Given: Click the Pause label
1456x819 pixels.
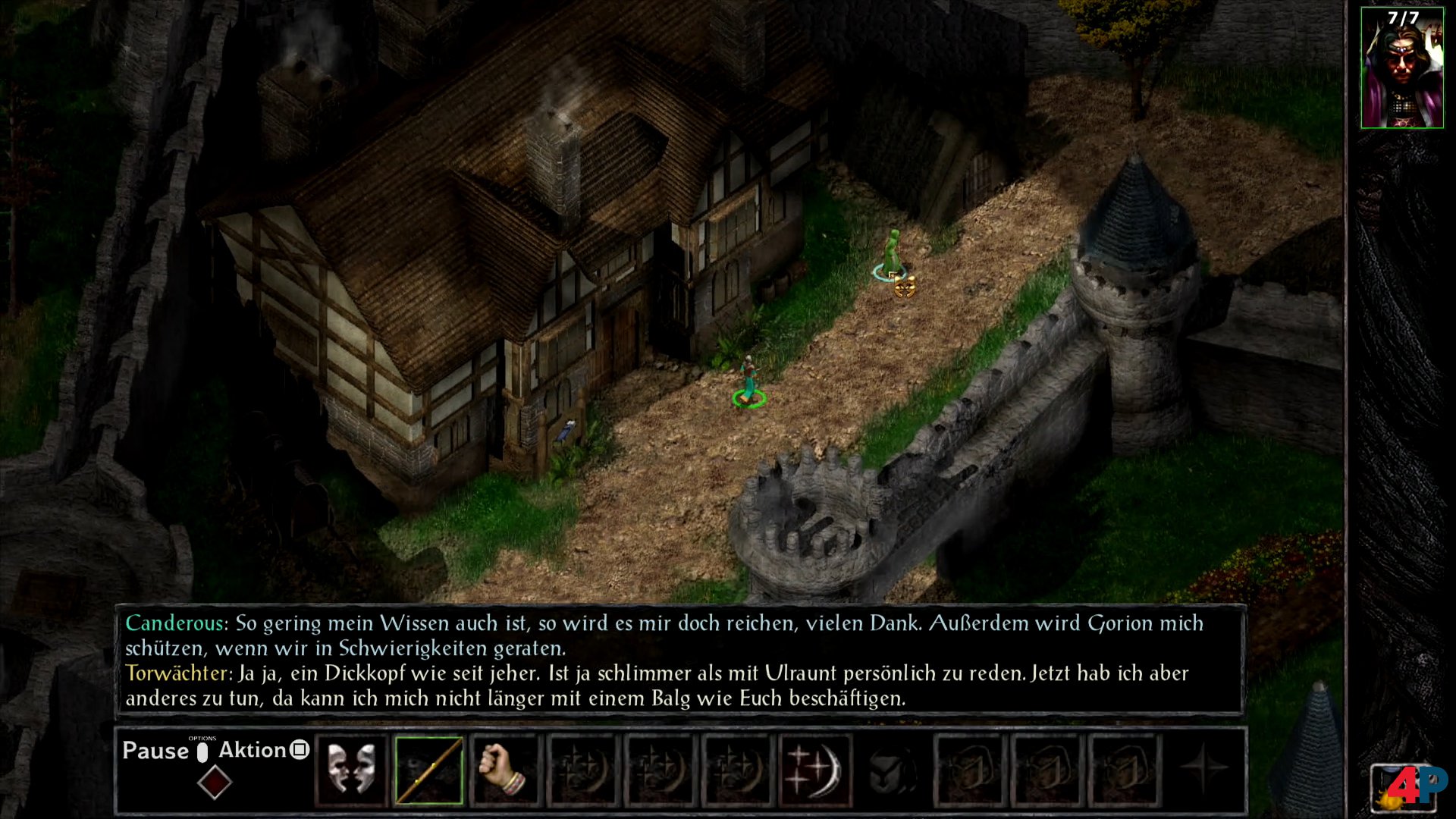Looking at the screenshot, I should [x=155, y=751].
